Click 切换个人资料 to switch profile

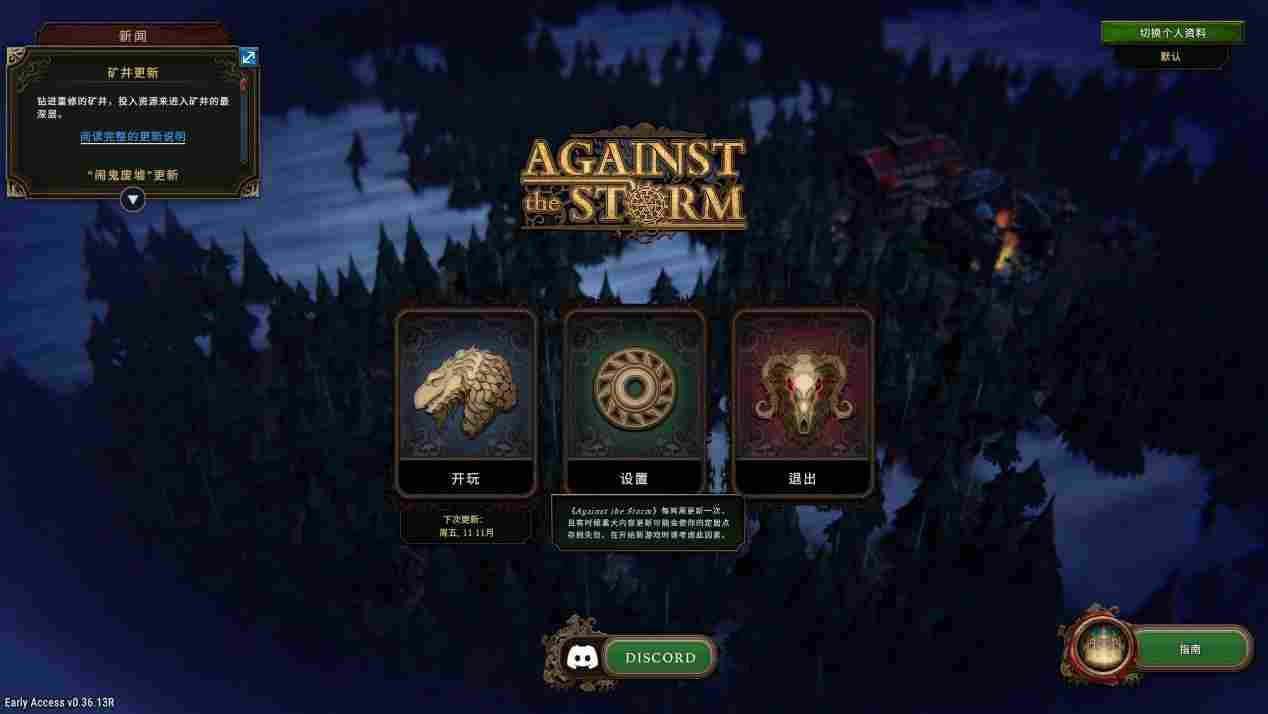click(1172, 33)
